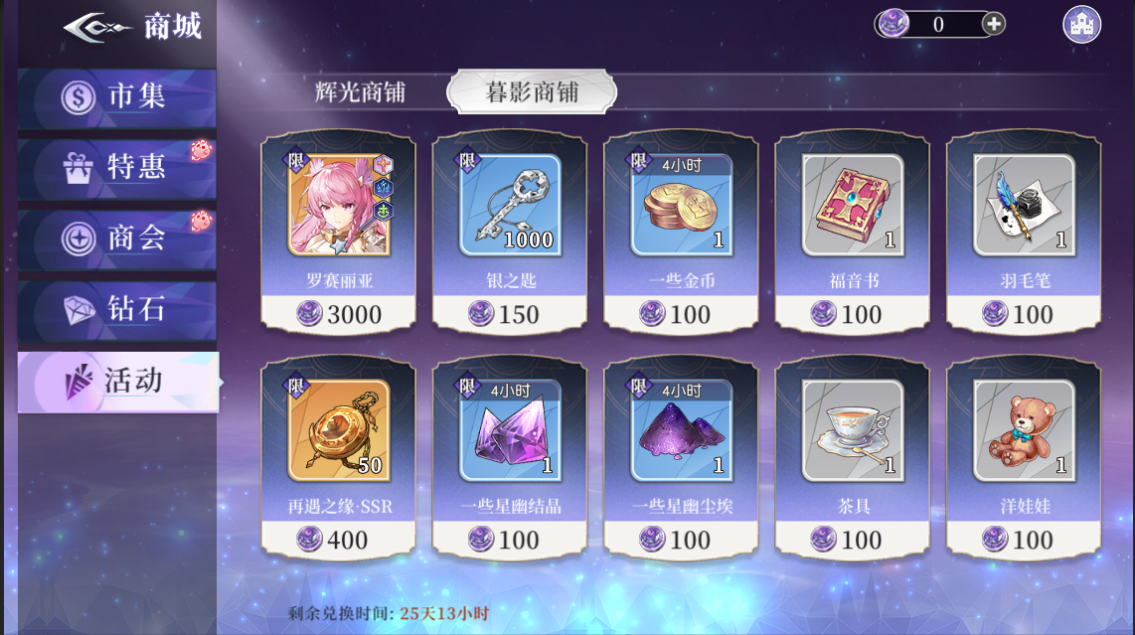This screenshot has width=1135, height=635.
Task: Choose the 一些星幽尘埃 dust pile item
Action: pyautogui.click(x=681, y=457)
